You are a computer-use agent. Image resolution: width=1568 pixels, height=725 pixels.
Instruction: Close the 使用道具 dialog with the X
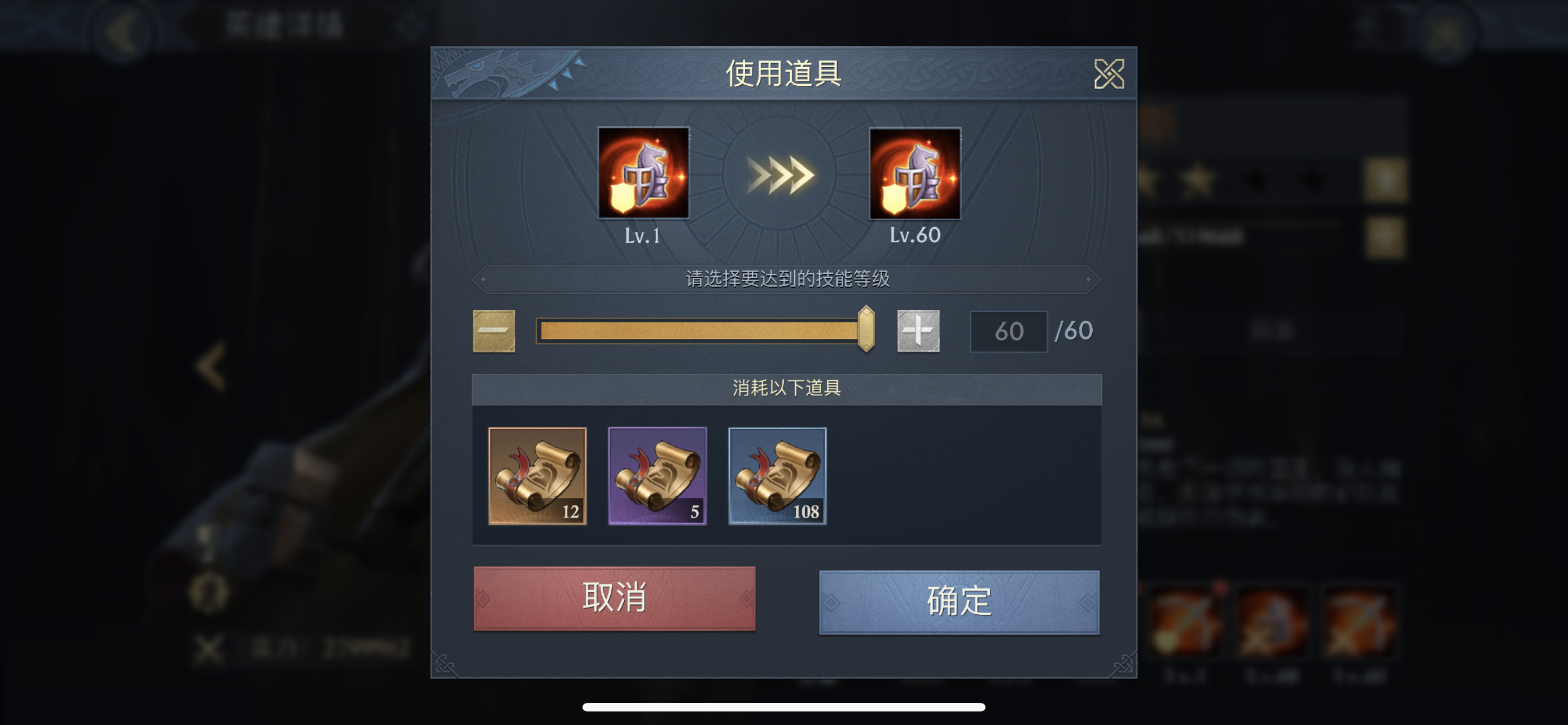click(1110, 75)
